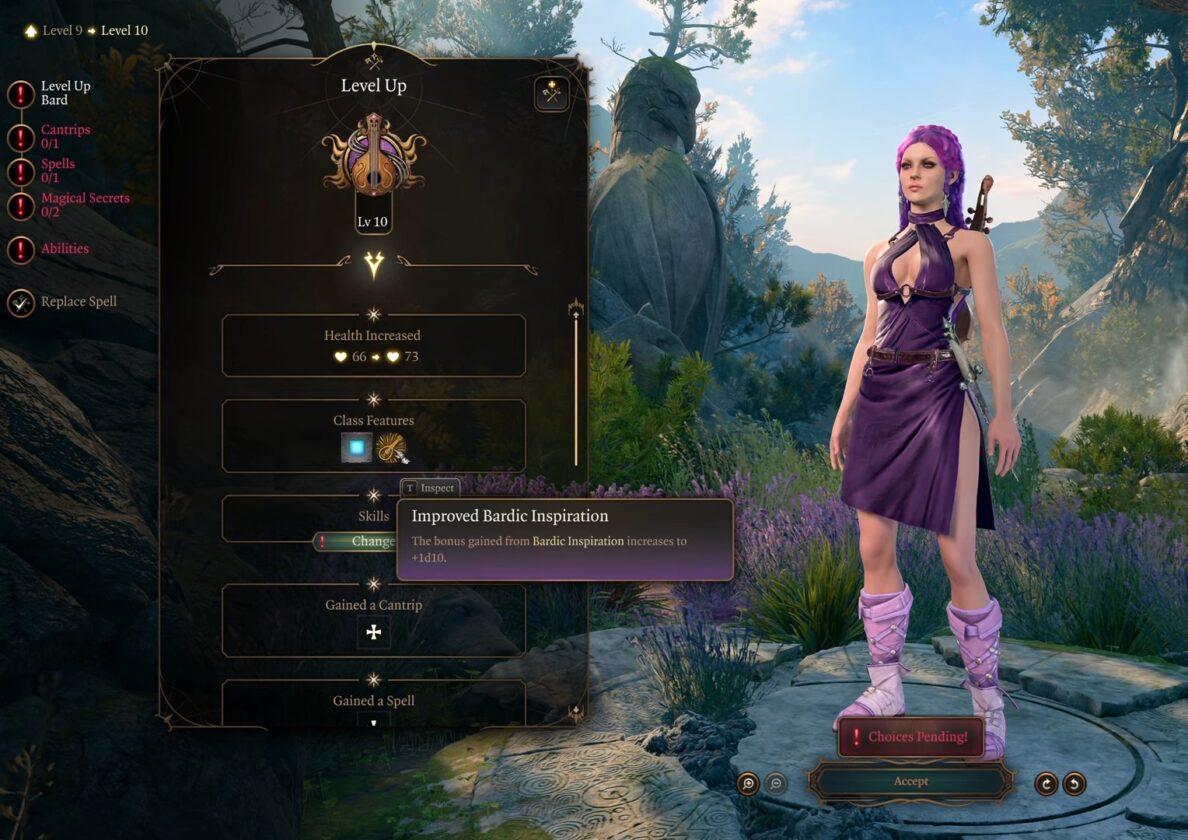Select the Magical Secrets step
Viewport: 1188px width, 840px height.
pyautogui.click(x=84, y=204)
